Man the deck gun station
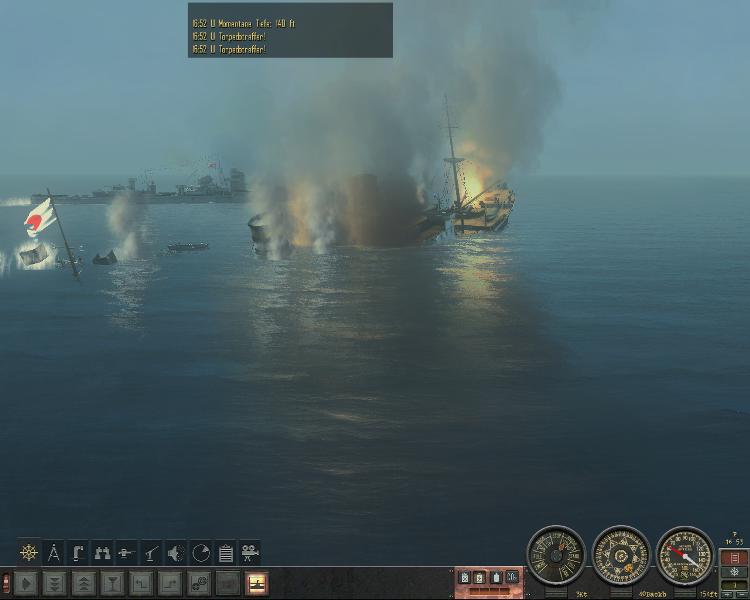Screen dimensions: 750x600 tap(127, 552)
